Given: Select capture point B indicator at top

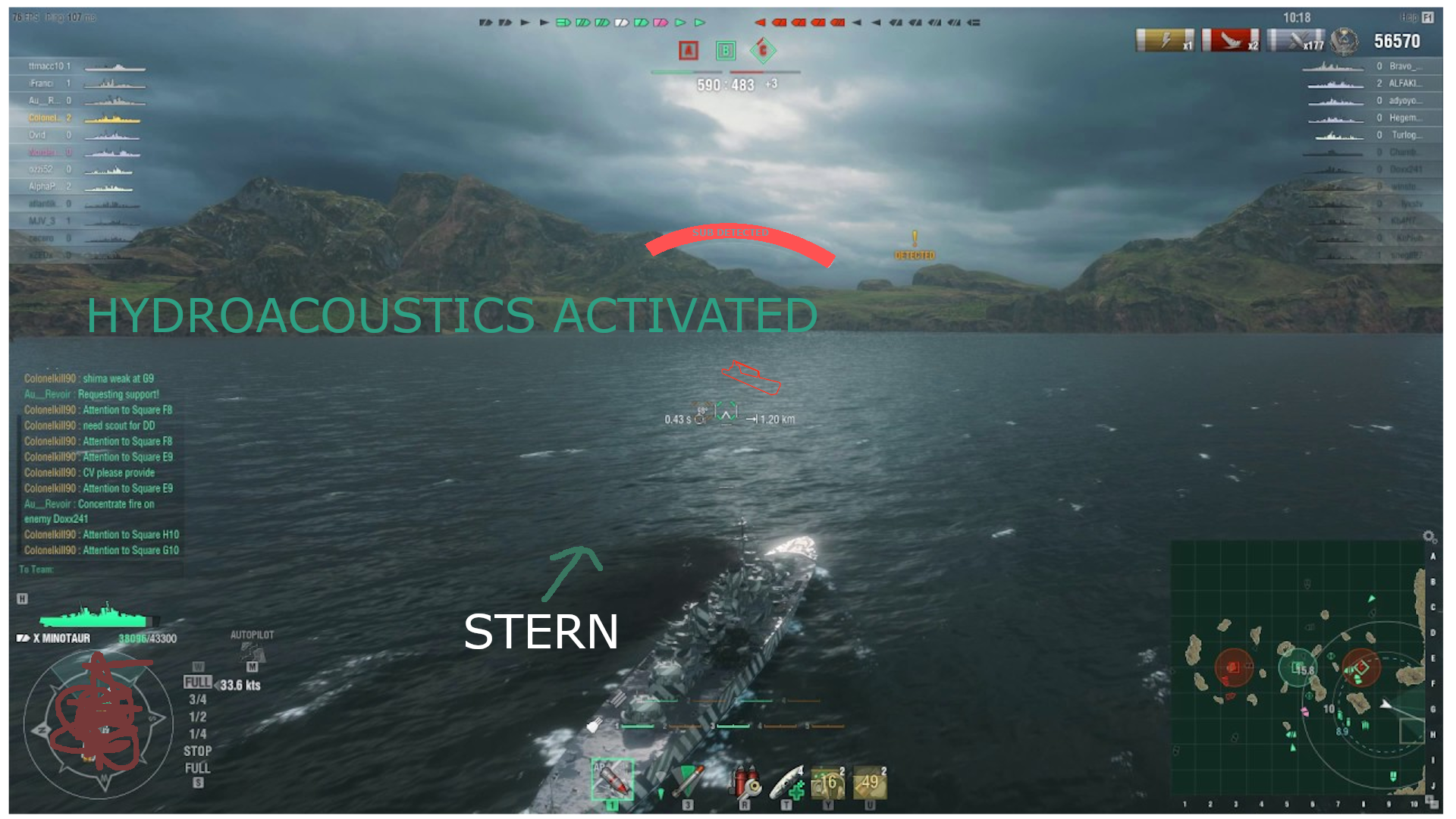Looking at the screenshot, I should click(x=726, y=51).
